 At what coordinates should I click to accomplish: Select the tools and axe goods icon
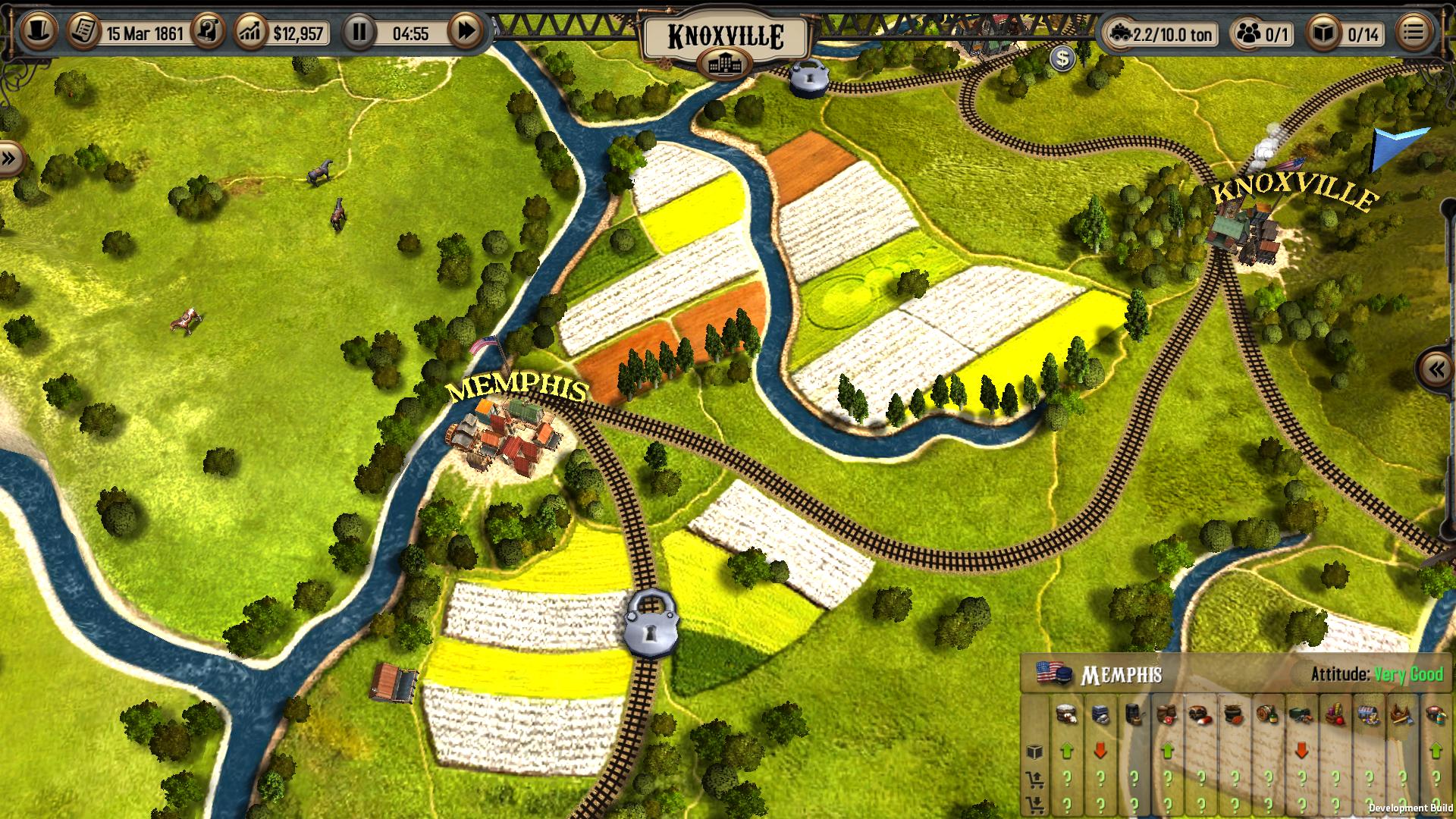pyautogui.click(x=1402, y=714)
